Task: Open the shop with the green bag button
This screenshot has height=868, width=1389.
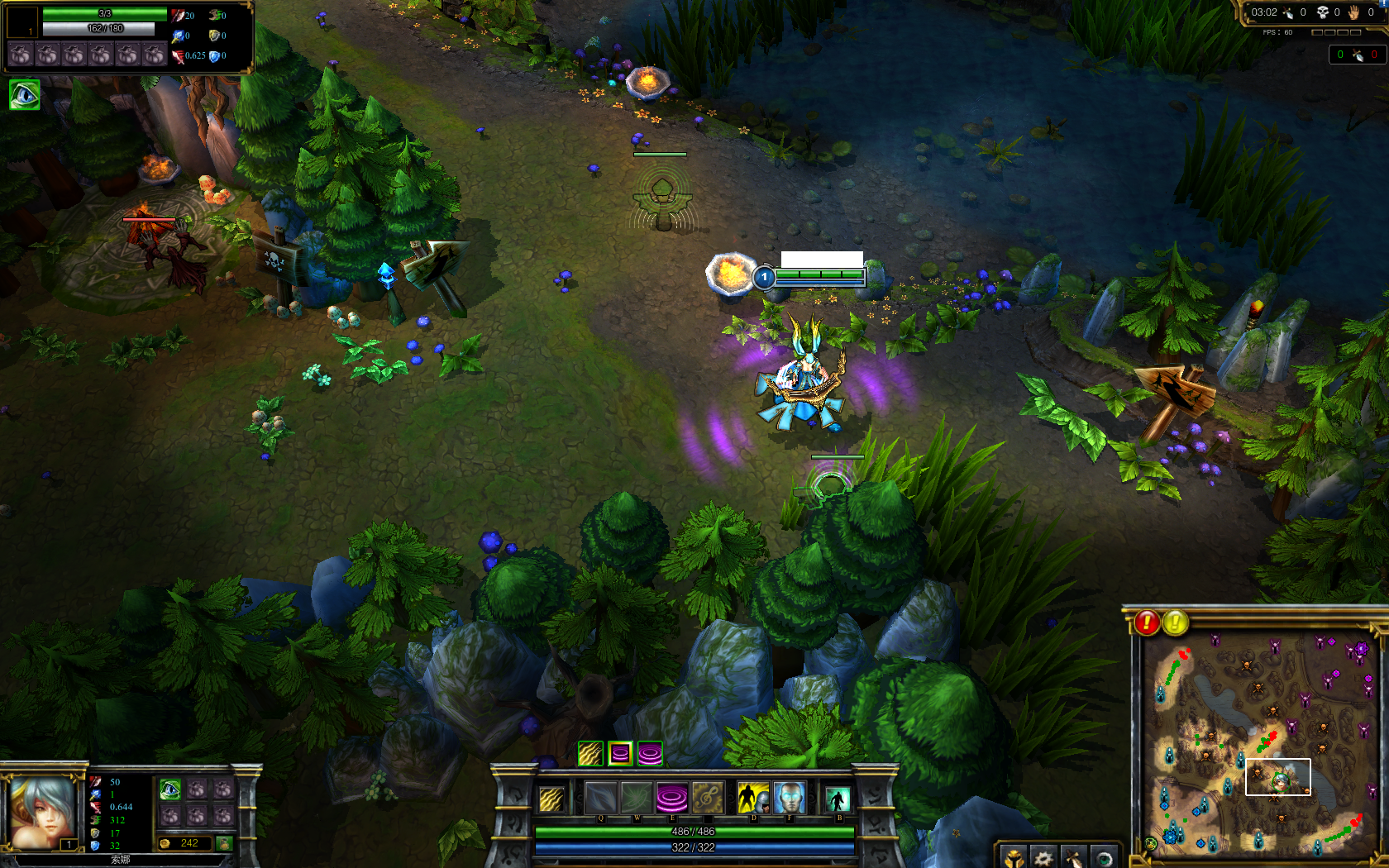Action: pos(224,843)
